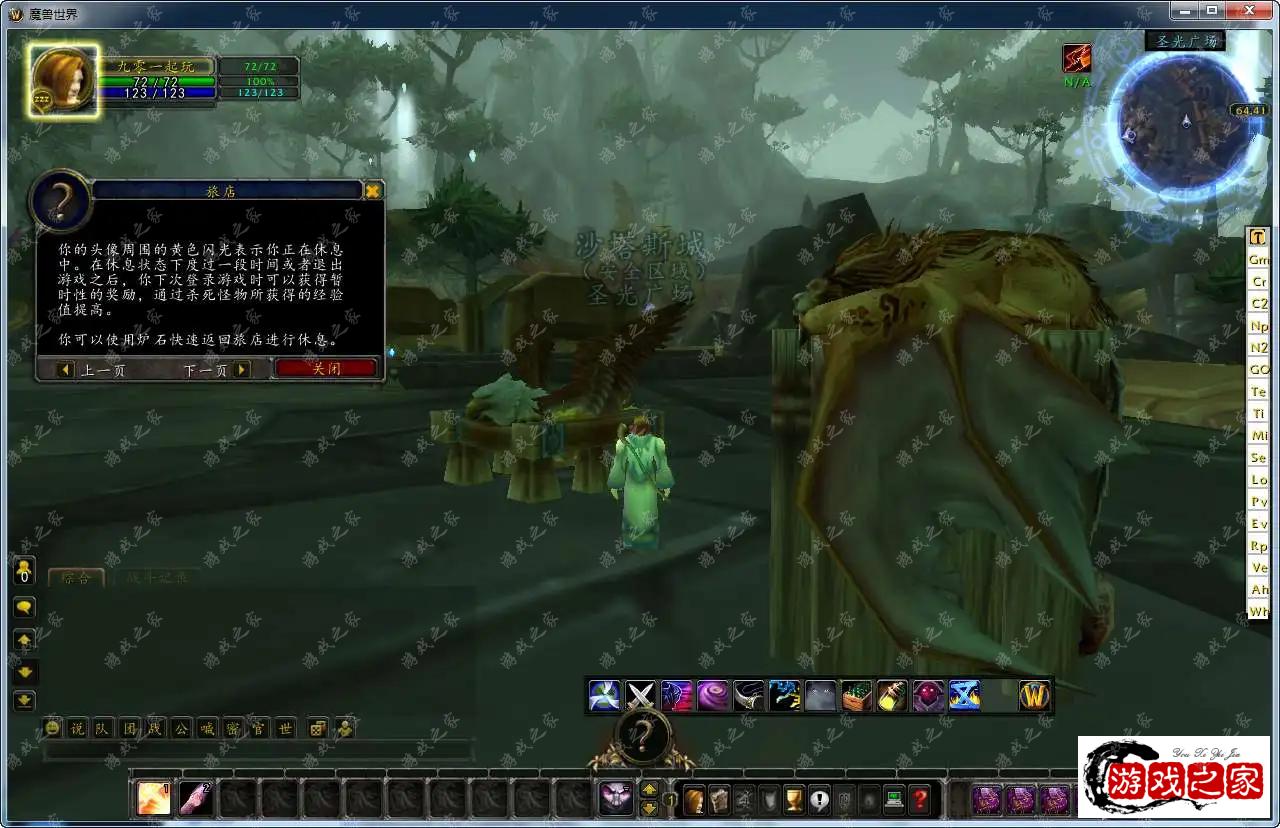Open the gold trophy achievements button
This screenshot has width=1280, height=828.
tap(794, 799)
